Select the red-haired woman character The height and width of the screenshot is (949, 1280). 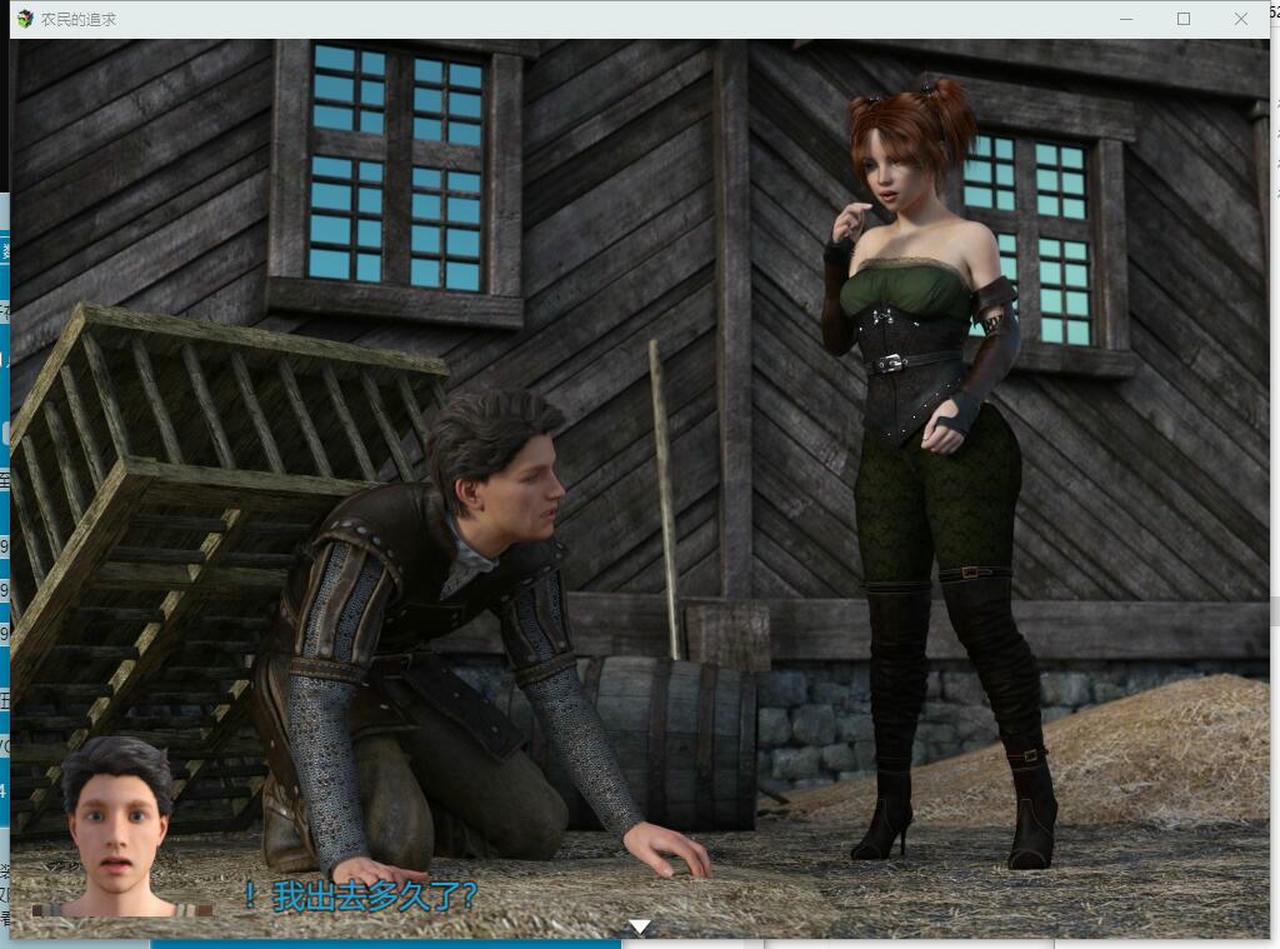920,400
